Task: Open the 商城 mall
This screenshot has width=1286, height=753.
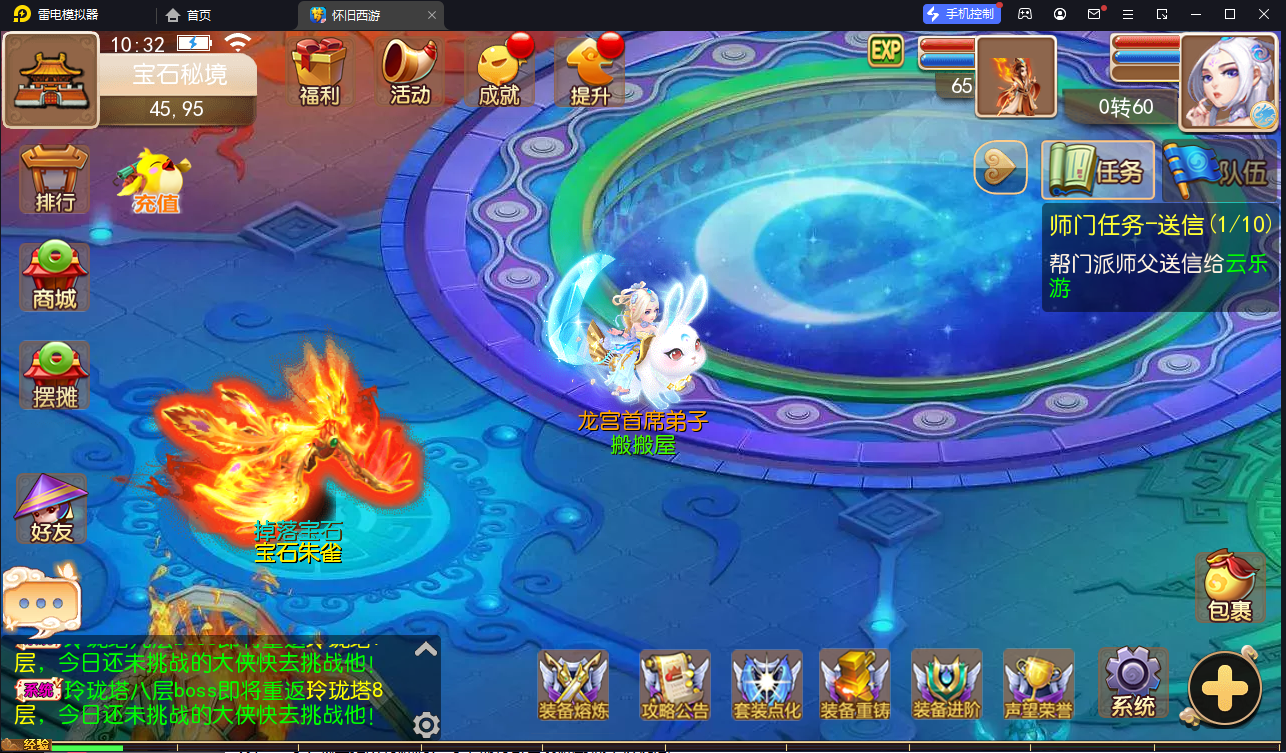Action: [x=52, y=277]
